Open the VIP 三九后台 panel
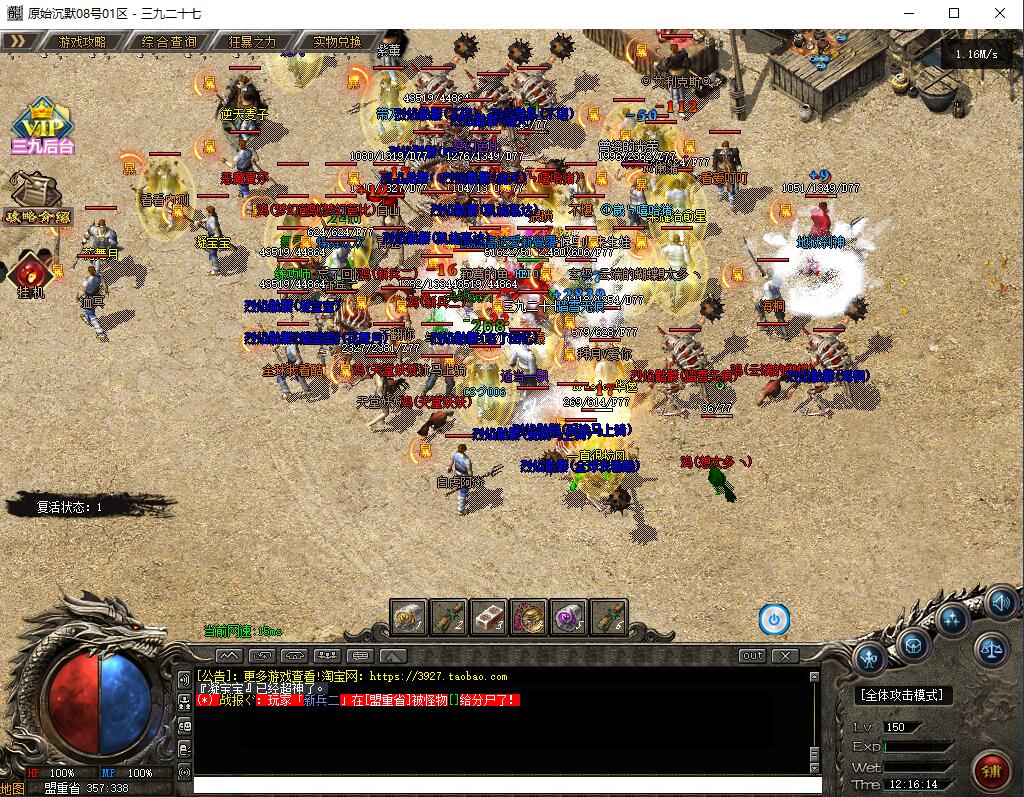Viewport: 1024px width, 797px height. (42, 127)
